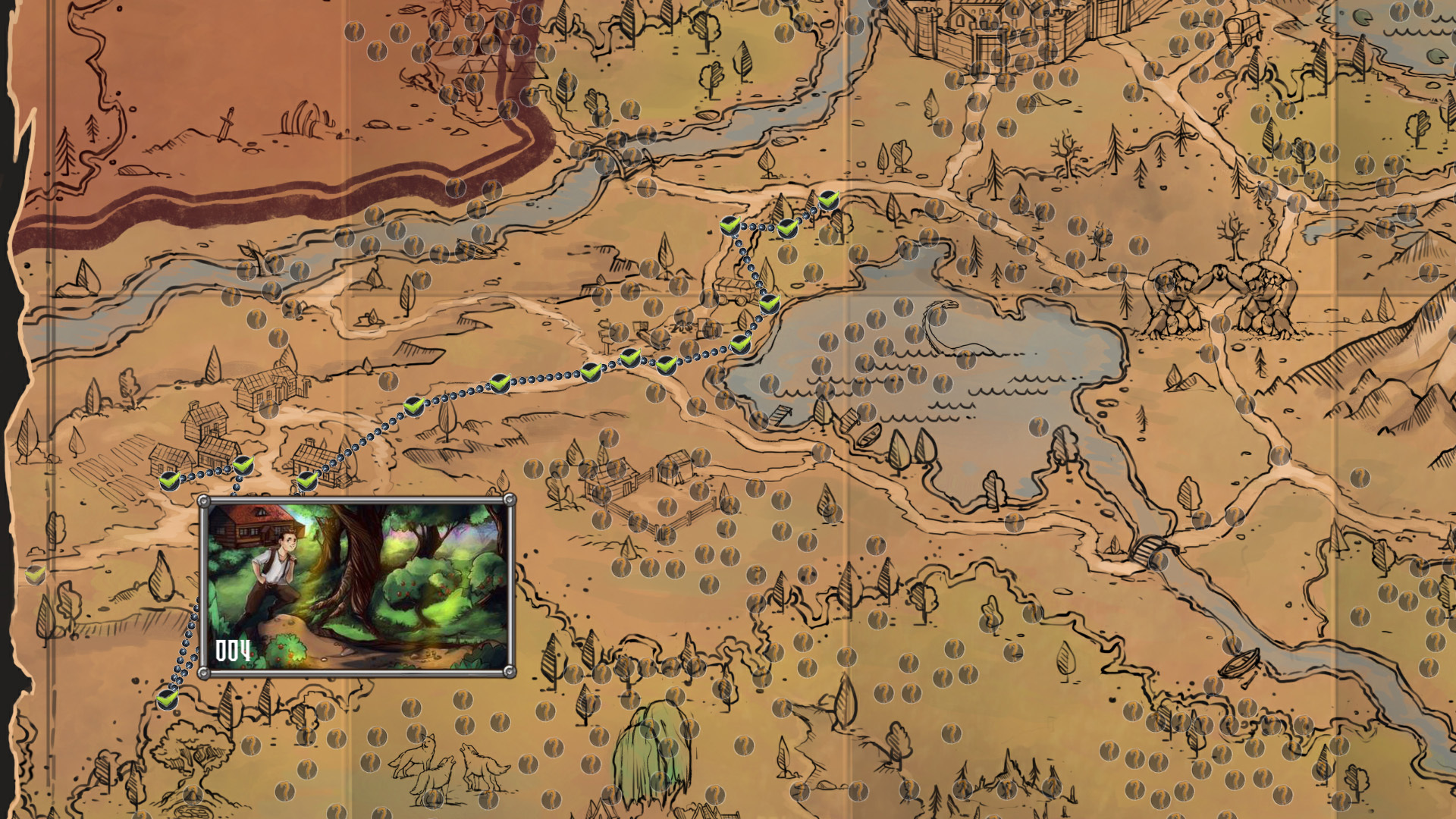Select the checkmark node ending the dotted path northeast
This screenshot has width=1456, height=819.
(827, 201)
